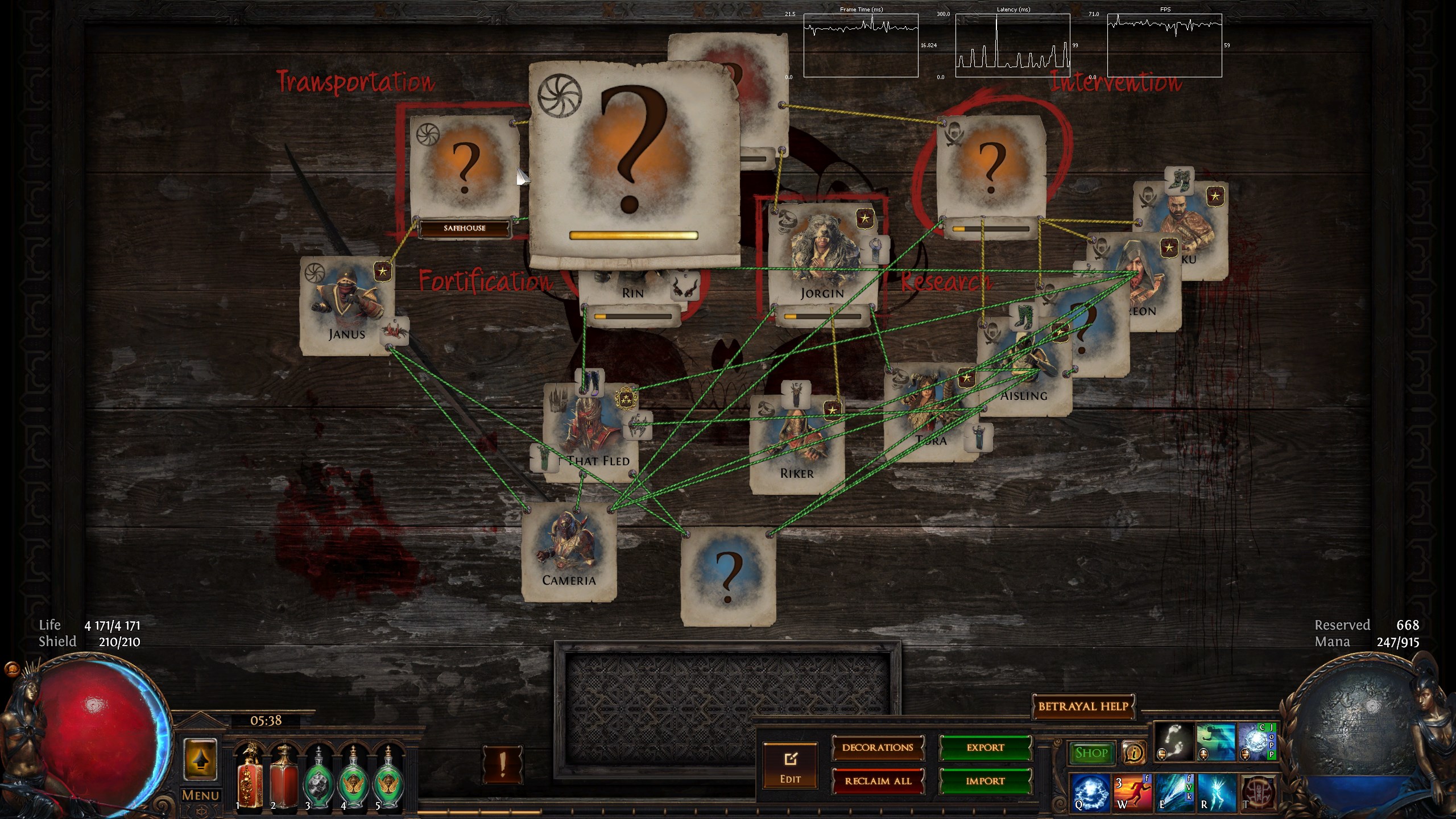Click the yellow level-up arrow icon
Image resolution: width=1456 pixels, height=819 pixels.
(200, 759)
